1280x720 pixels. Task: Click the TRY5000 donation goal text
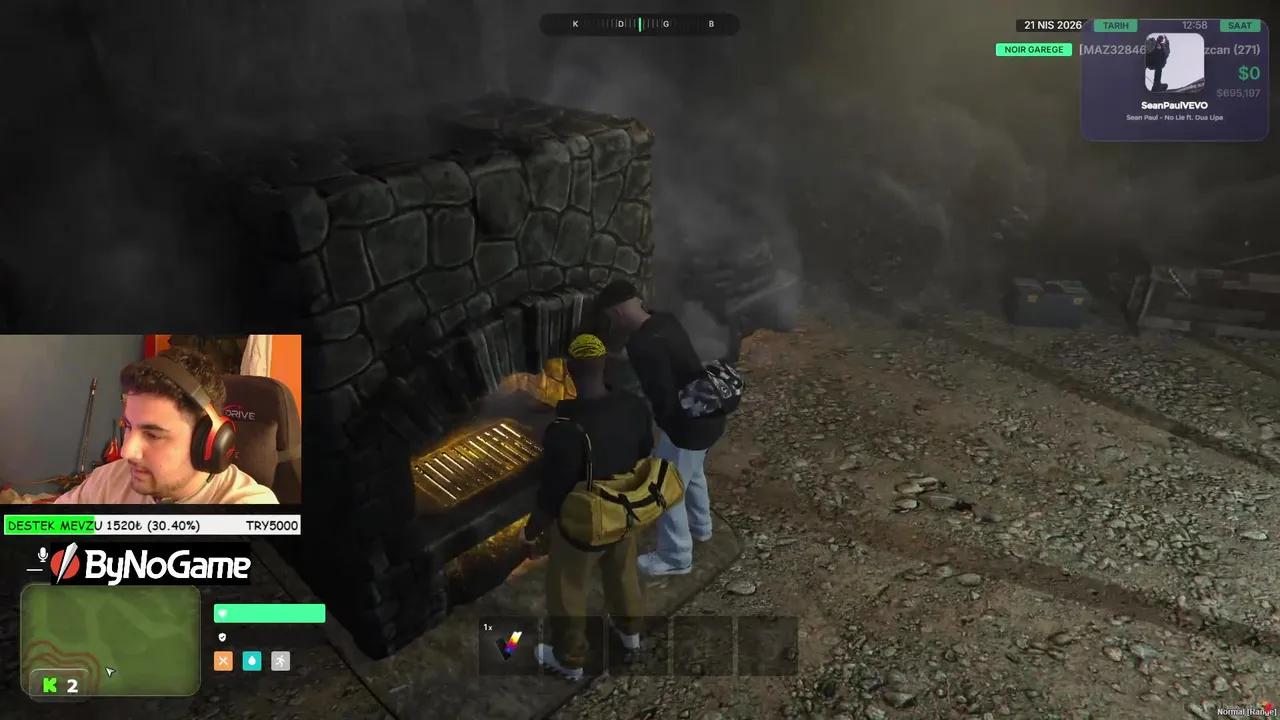coord(272,525)
